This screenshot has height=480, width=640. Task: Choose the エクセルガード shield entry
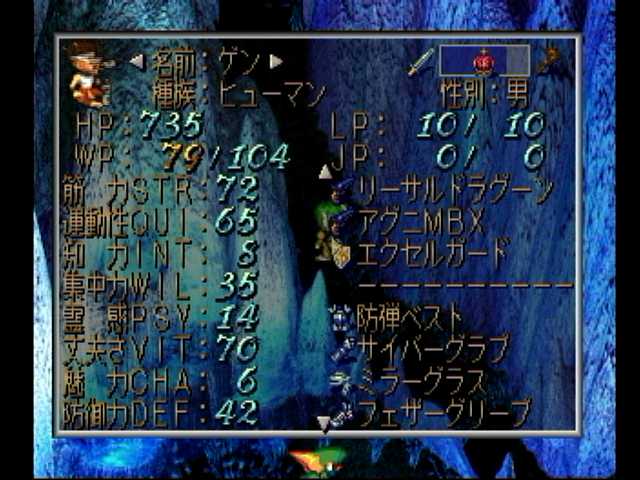(x=432, y=252)
